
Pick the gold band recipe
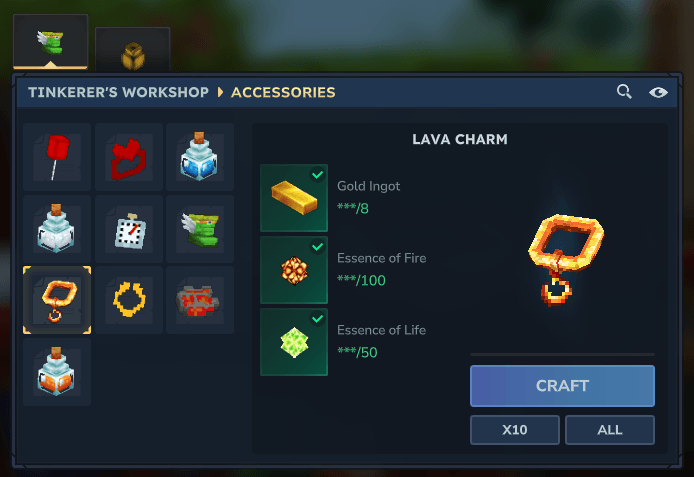[129, 300]
